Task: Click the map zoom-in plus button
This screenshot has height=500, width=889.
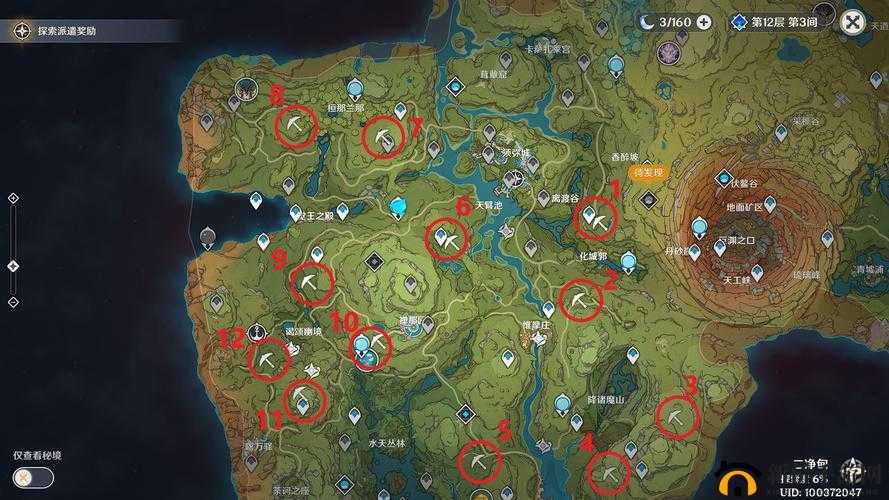Action: coord(12,199)
